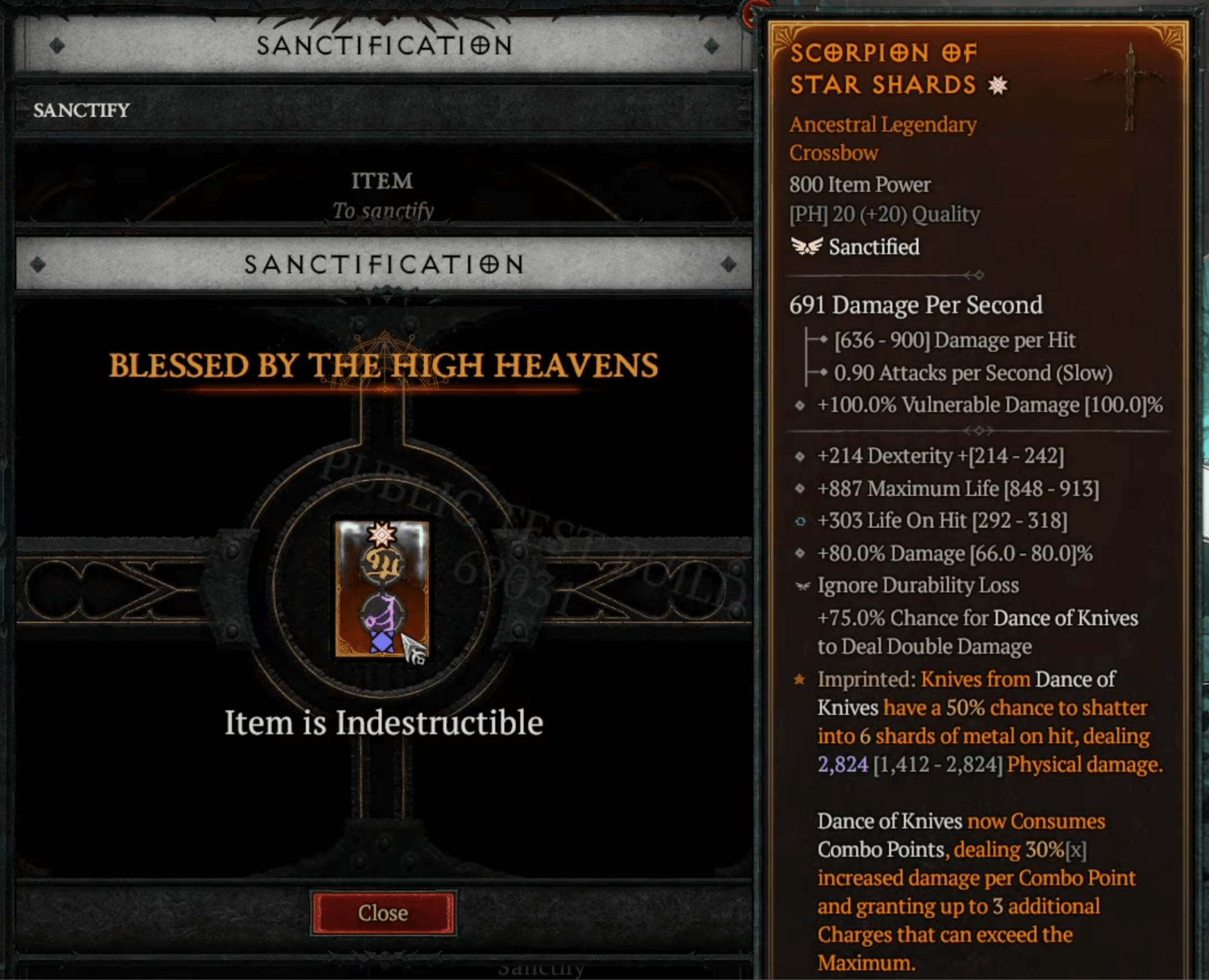Click the Blessed By The High Heavens heading
1209x980 pixels.
tap(384, 365)
